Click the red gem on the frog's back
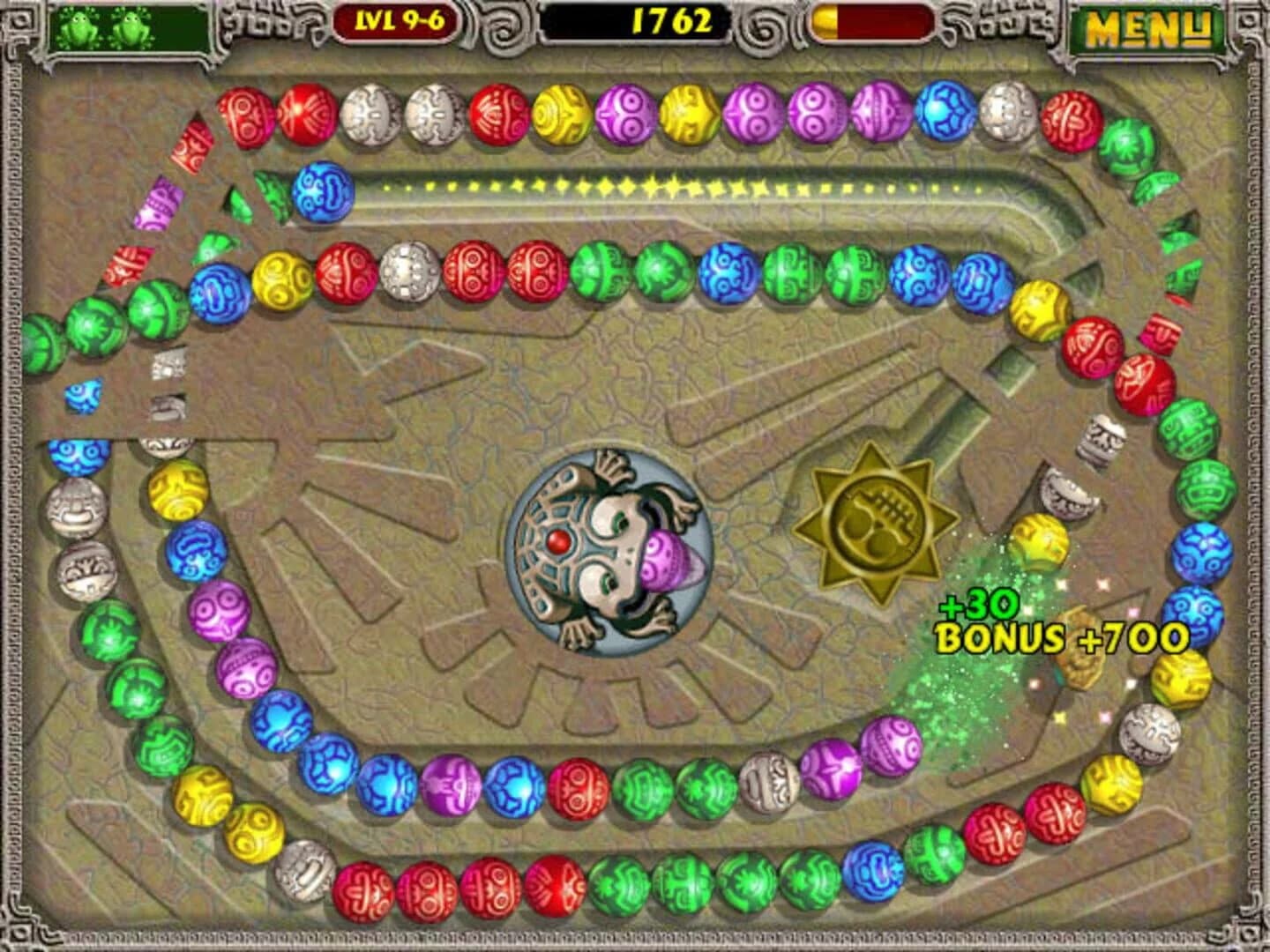The image size is (1270, 952). point(557,542)
